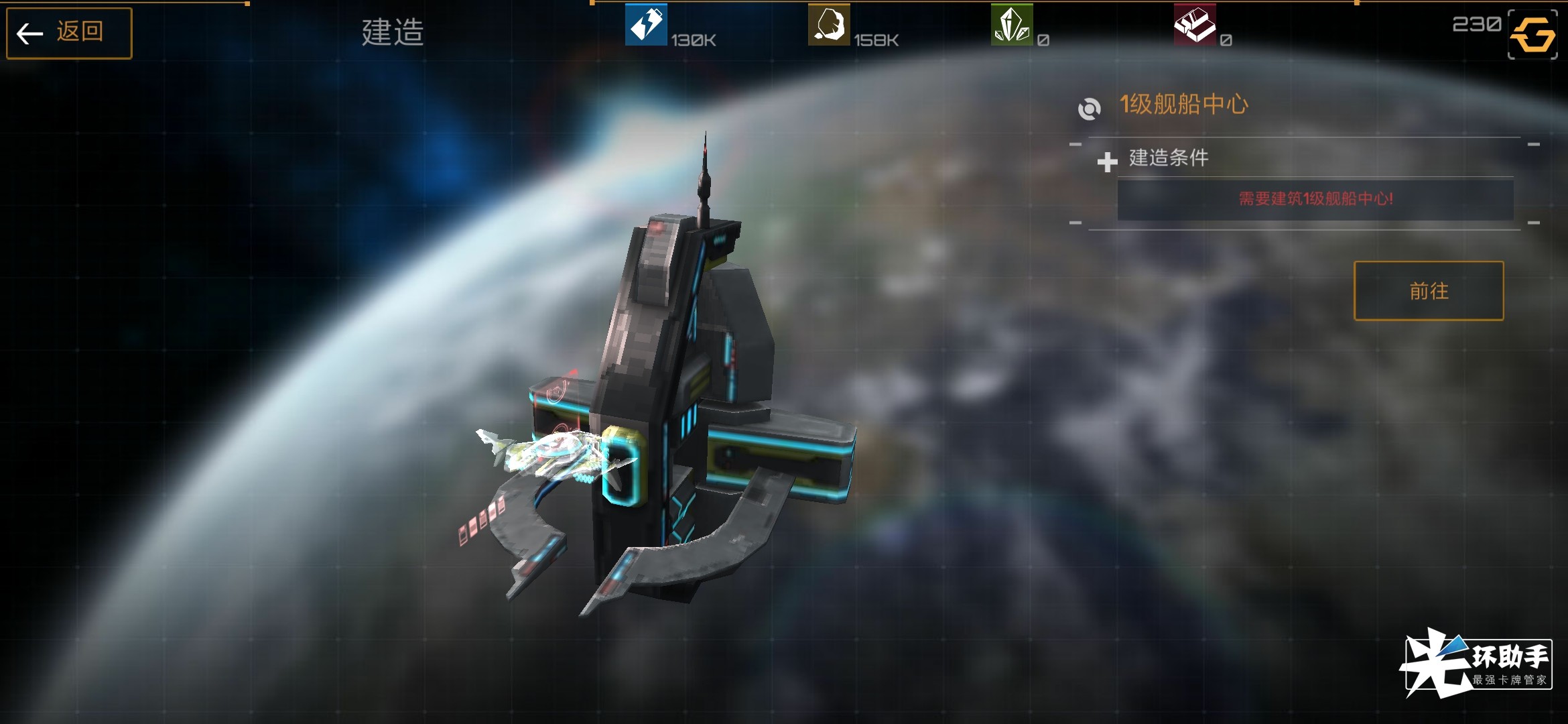Select the brown ore resource icon
The image size is (1568, 724).
(x=828, y=25)
